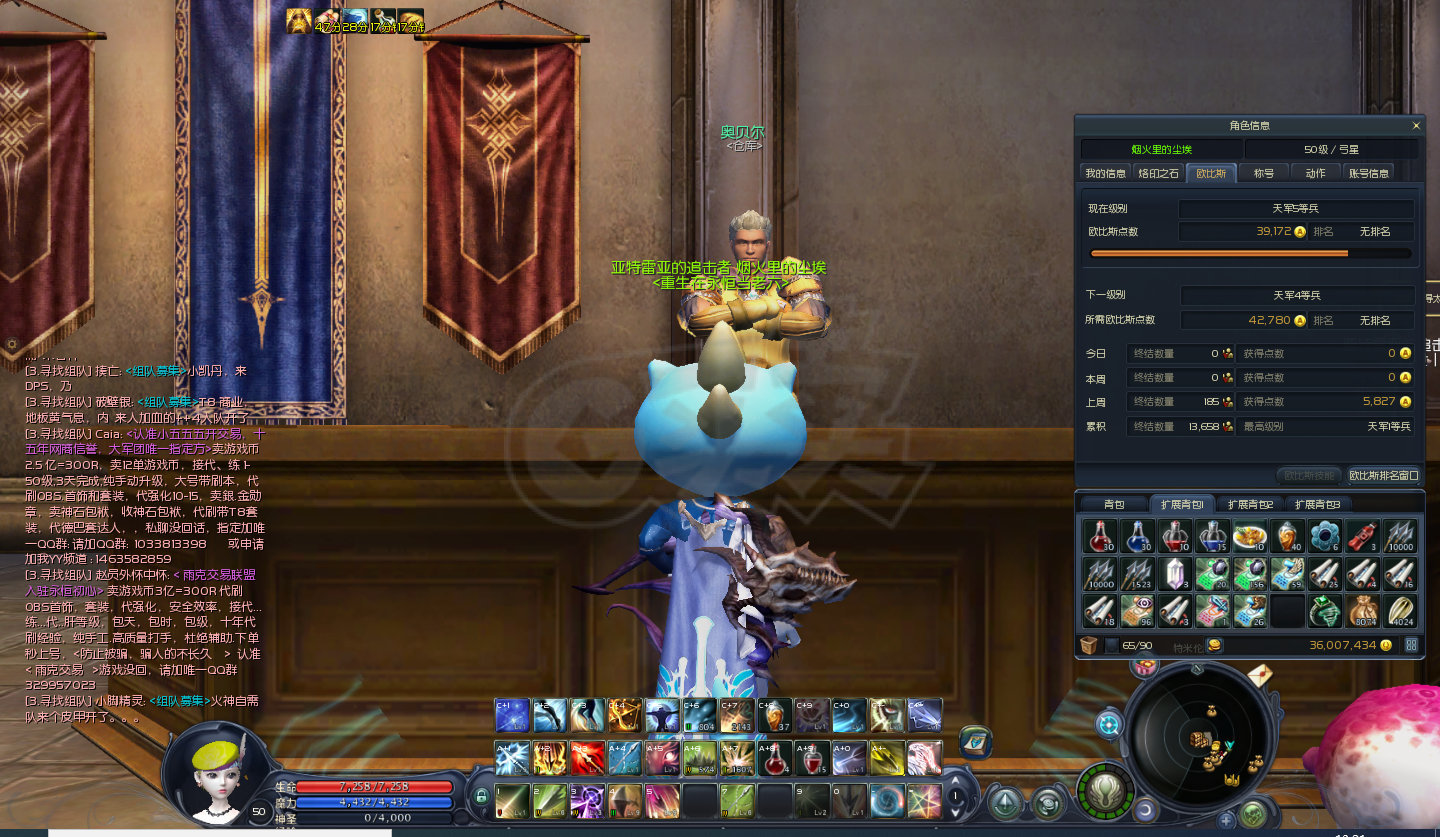1440x837 pixels.
Task: Select the white crystal item in the bag
Action: [1176, 573]
